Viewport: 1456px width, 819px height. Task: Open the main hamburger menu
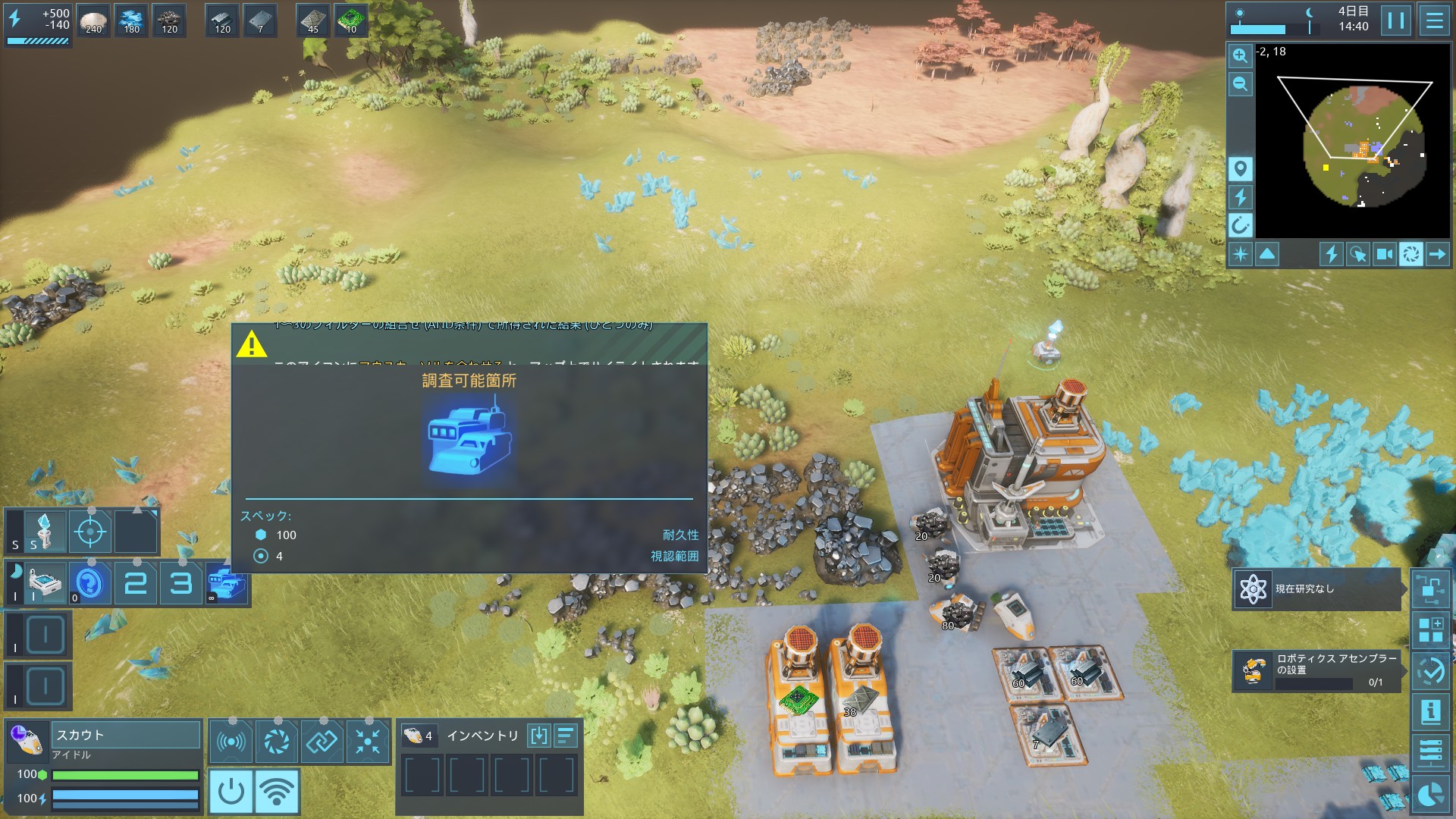(x=1434, y=20)
